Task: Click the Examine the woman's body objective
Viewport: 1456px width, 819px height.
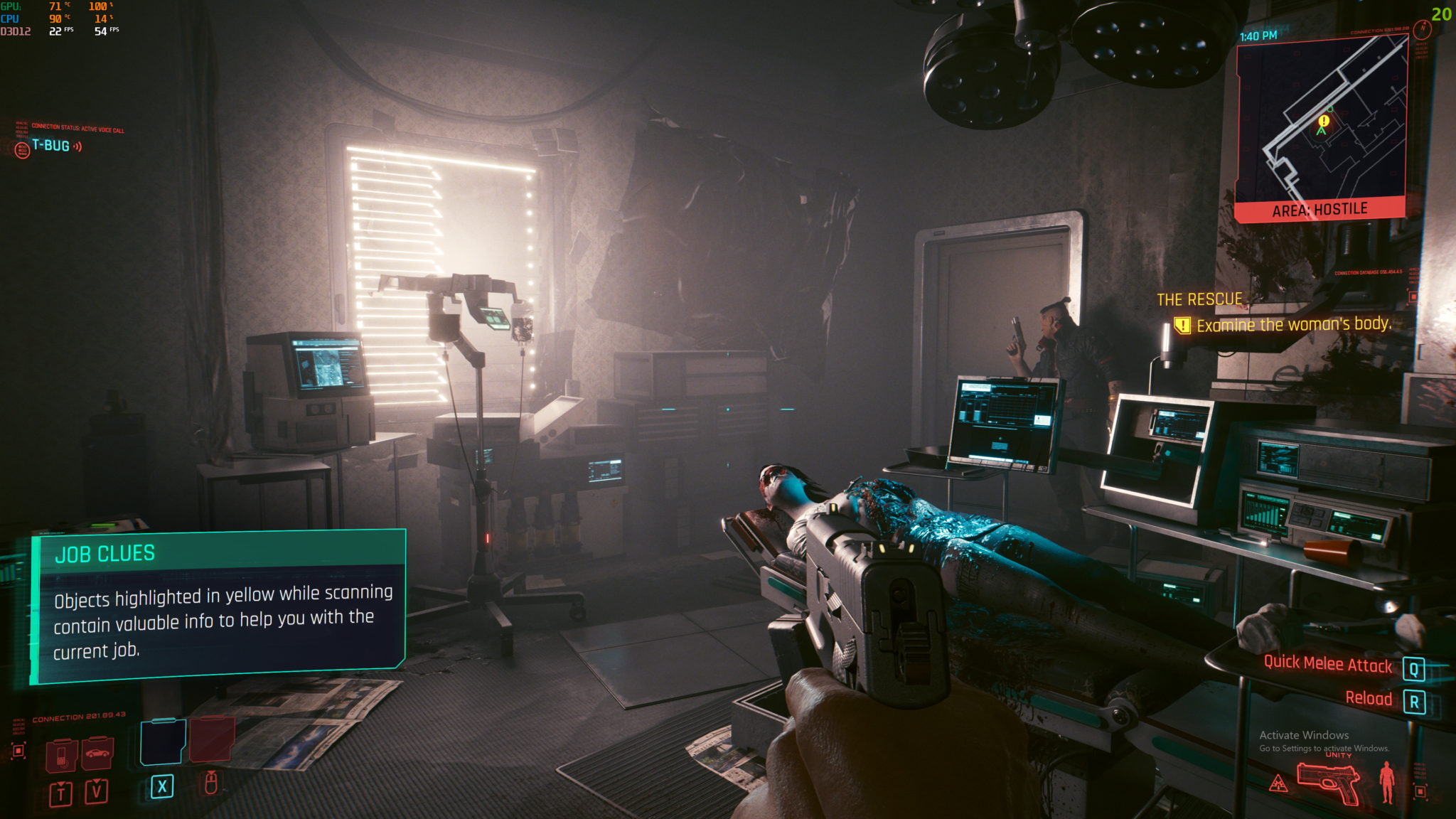Action: (x=1292, y=325)
